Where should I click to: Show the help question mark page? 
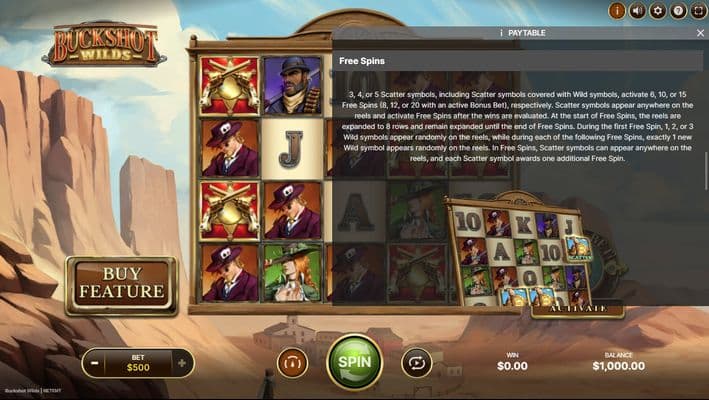coord(678,11)
